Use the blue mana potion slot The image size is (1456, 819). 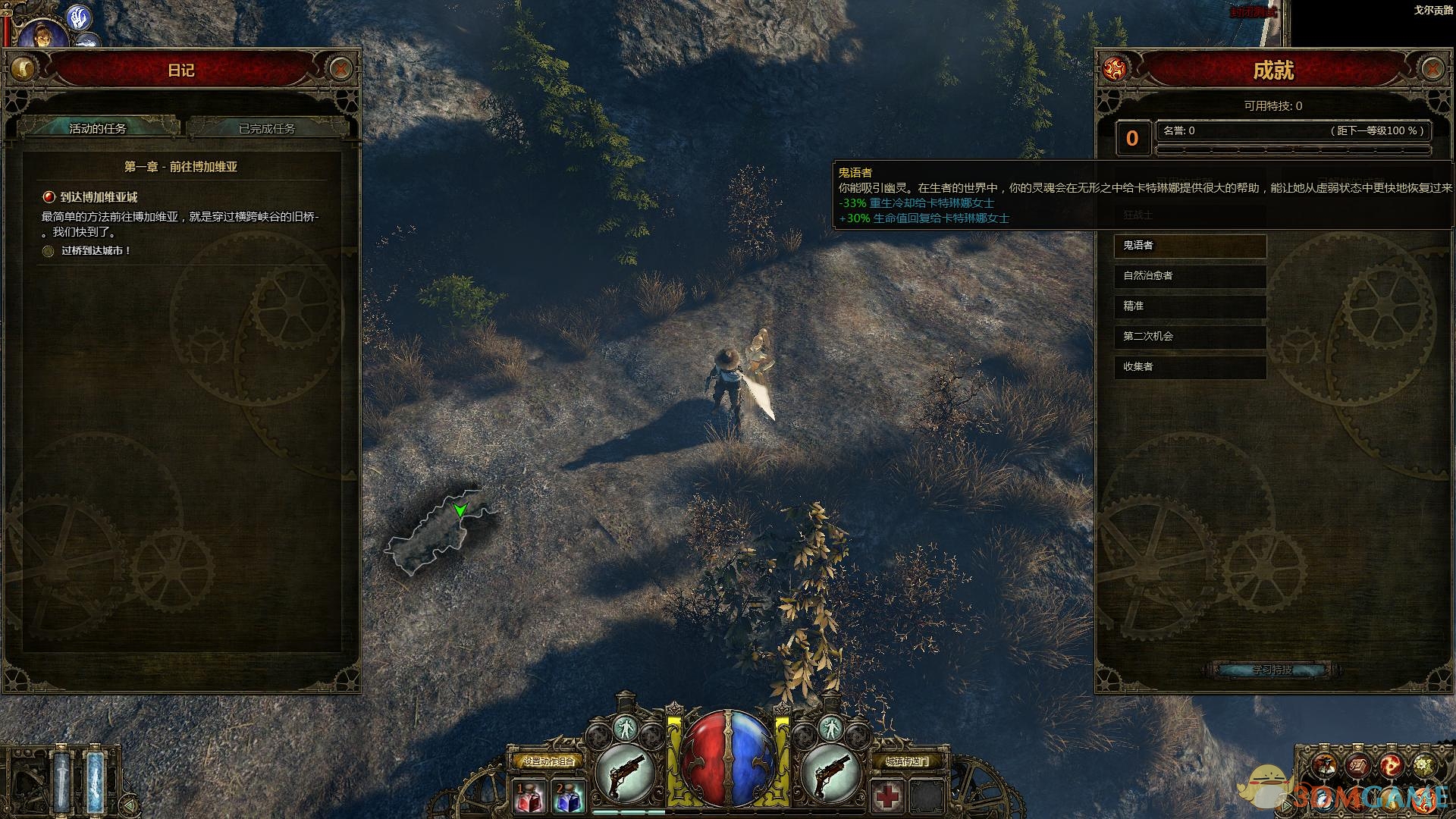(x=568, y=798)
